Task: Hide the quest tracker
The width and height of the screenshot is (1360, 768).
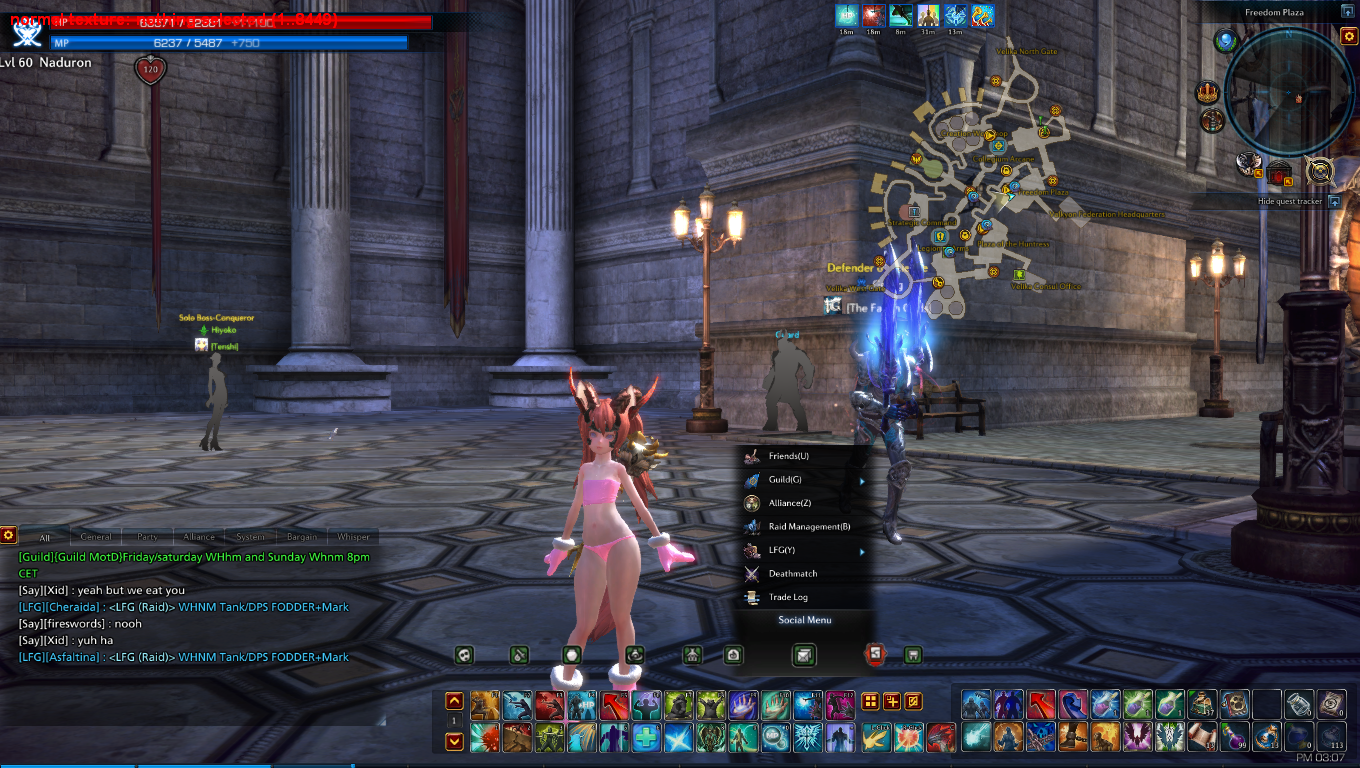Action: 1334,201
